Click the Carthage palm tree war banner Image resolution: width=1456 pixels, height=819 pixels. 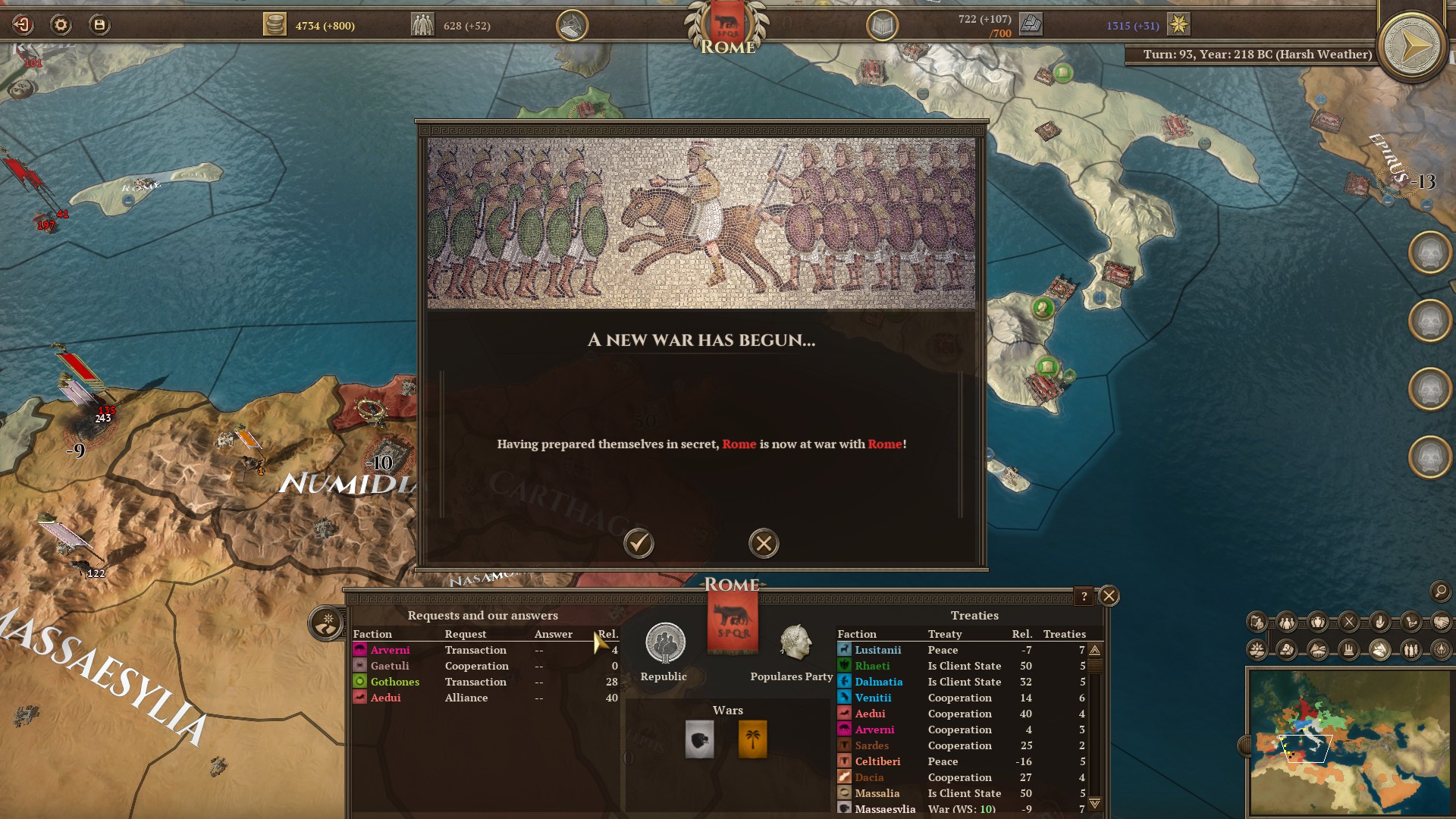point(752,739)
